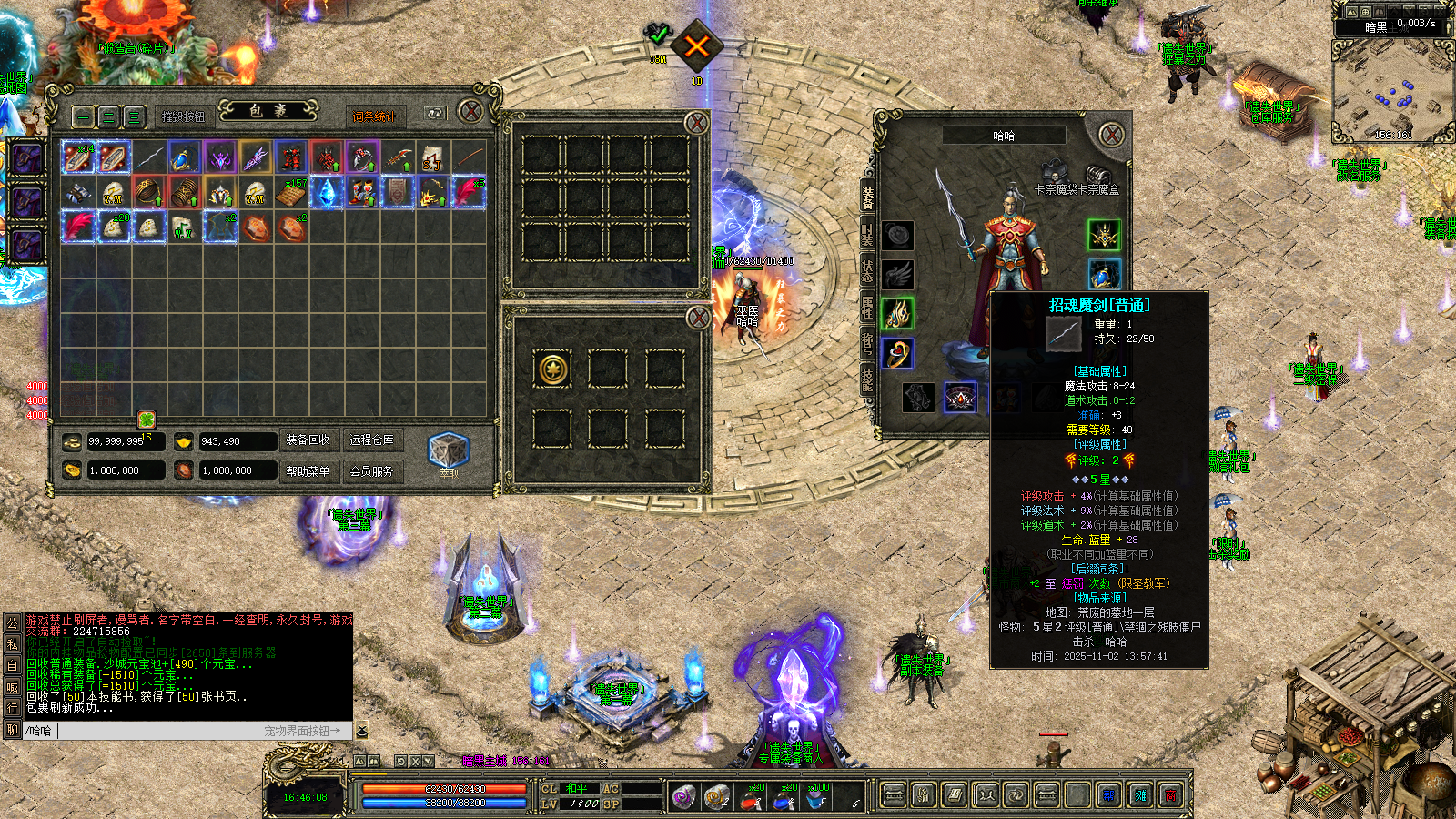Switch to the 时装 costume tab
Image resolution: width=1456 pixels, height=819 pixels.
click(867, 235)
